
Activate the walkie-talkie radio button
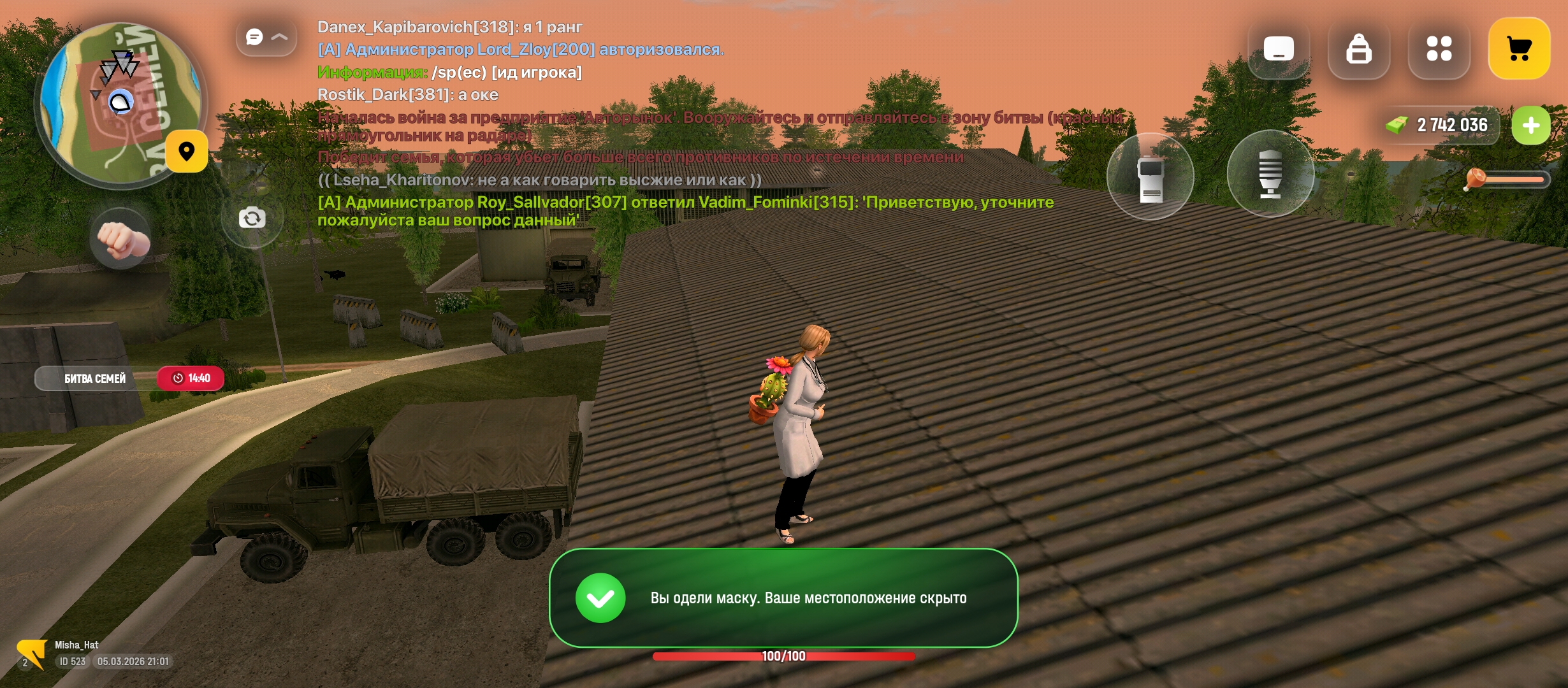pyautogui.click(x=1151, y=176)
